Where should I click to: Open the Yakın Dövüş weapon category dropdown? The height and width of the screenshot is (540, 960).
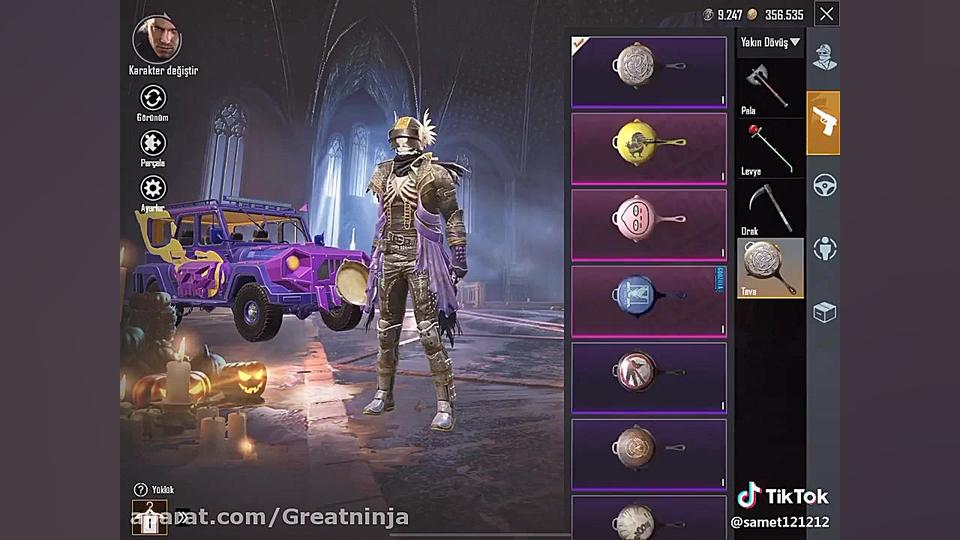click(x=770, y=43)
